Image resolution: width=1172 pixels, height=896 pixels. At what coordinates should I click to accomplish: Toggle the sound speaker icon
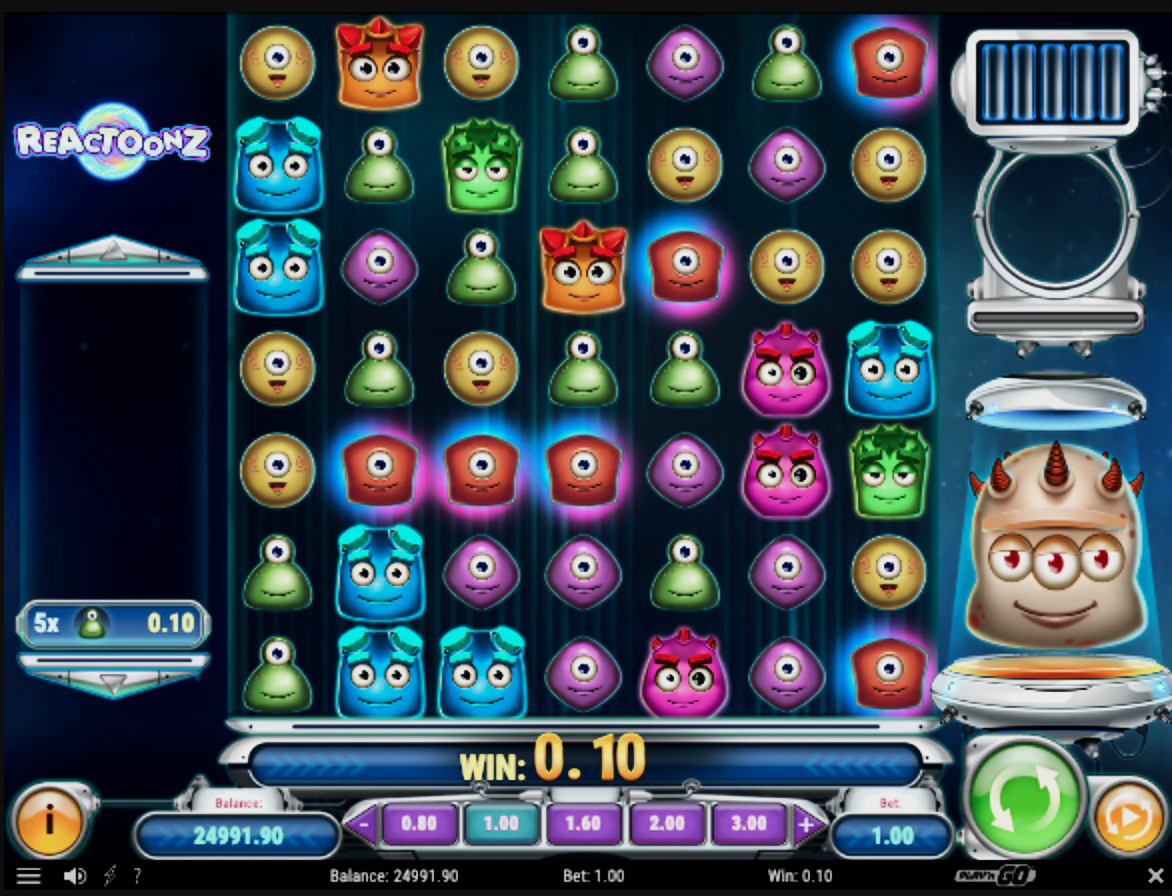tap(75, 876)
